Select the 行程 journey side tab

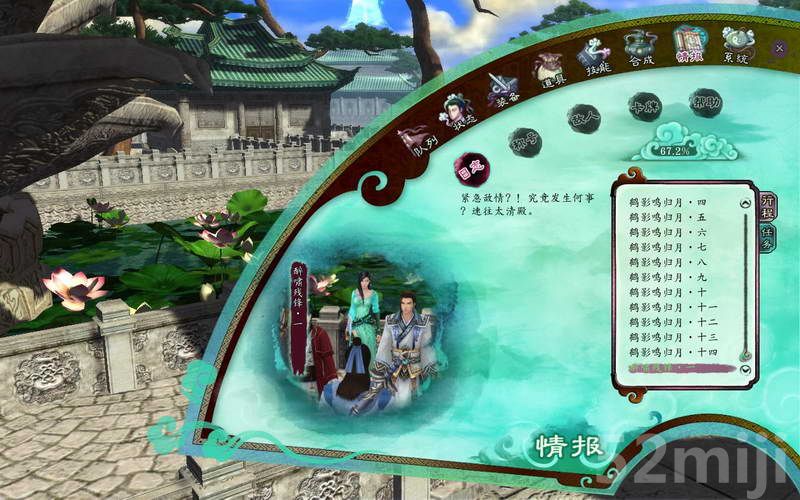point(767,207)
